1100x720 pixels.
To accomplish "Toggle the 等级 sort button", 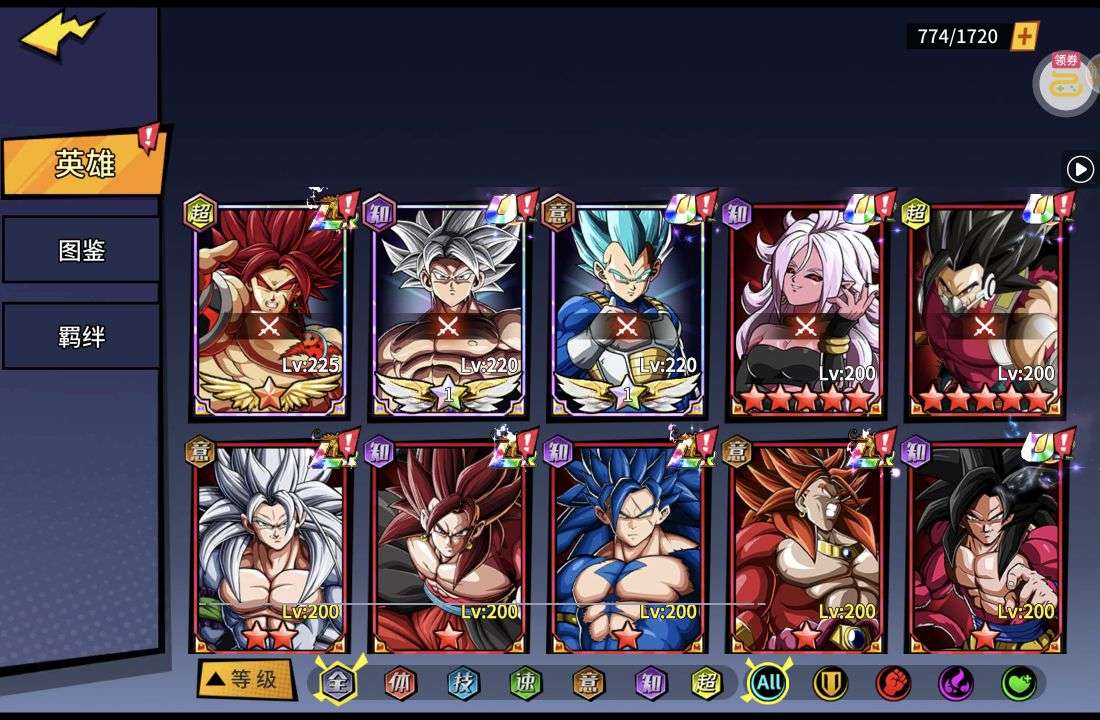I will [244, 680].
